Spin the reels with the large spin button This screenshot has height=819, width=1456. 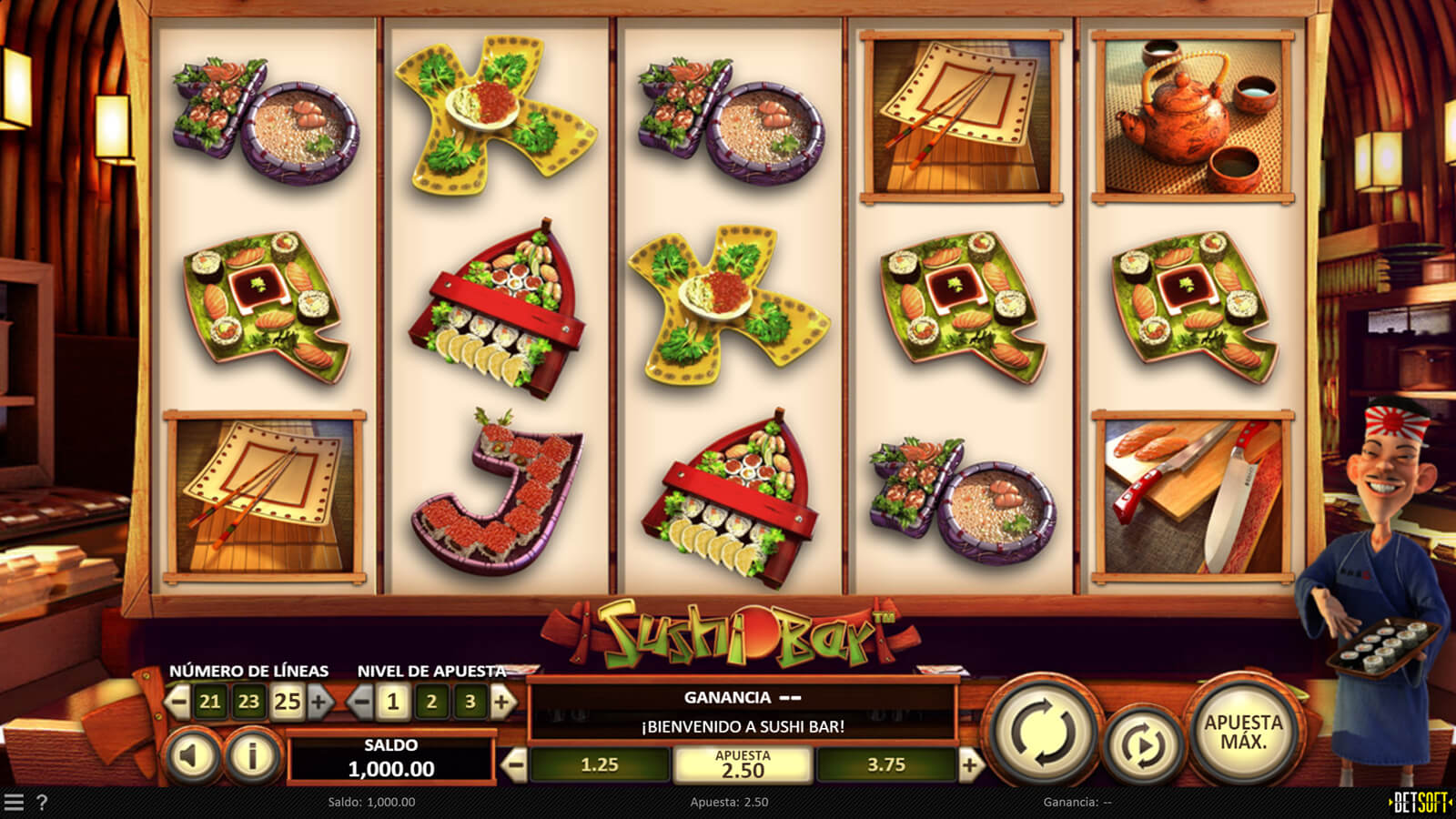click(1042, 733)
